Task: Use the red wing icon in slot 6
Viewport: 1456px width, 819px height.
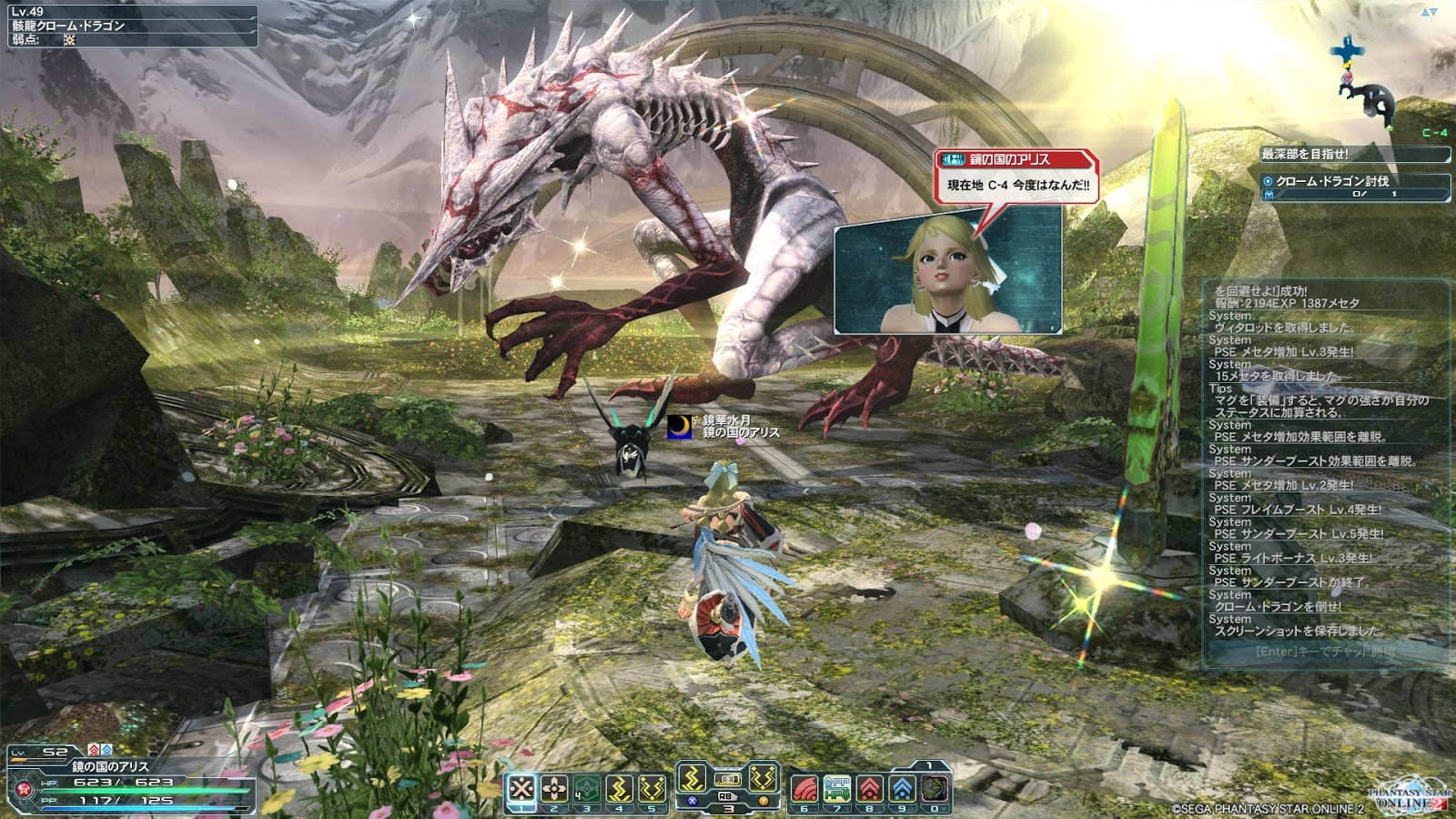Action: (x=804, y=788)
